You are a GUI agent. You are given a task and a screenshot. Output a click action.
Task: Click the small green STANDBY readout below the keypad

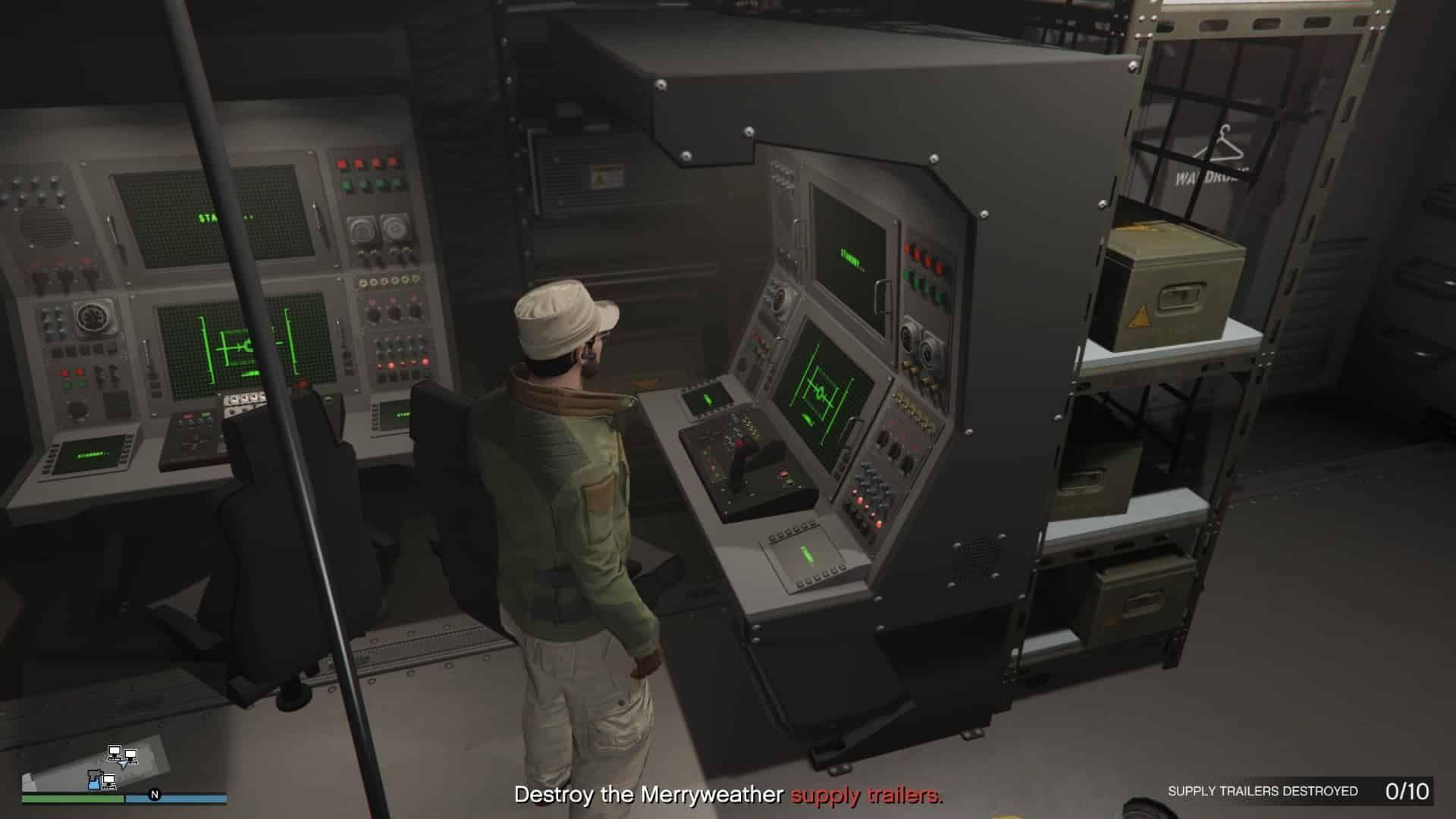point(807,554)
